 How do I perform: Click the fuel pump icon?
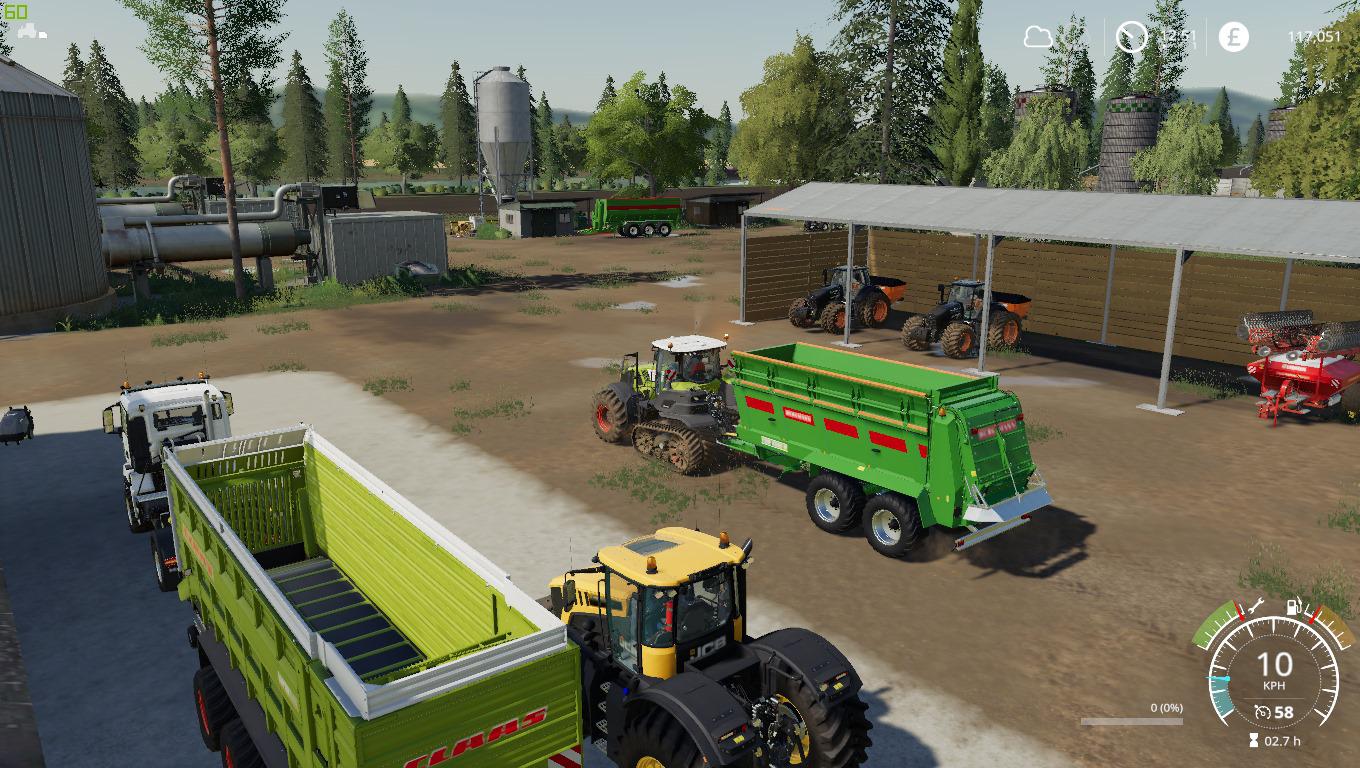click(1294, 605)
